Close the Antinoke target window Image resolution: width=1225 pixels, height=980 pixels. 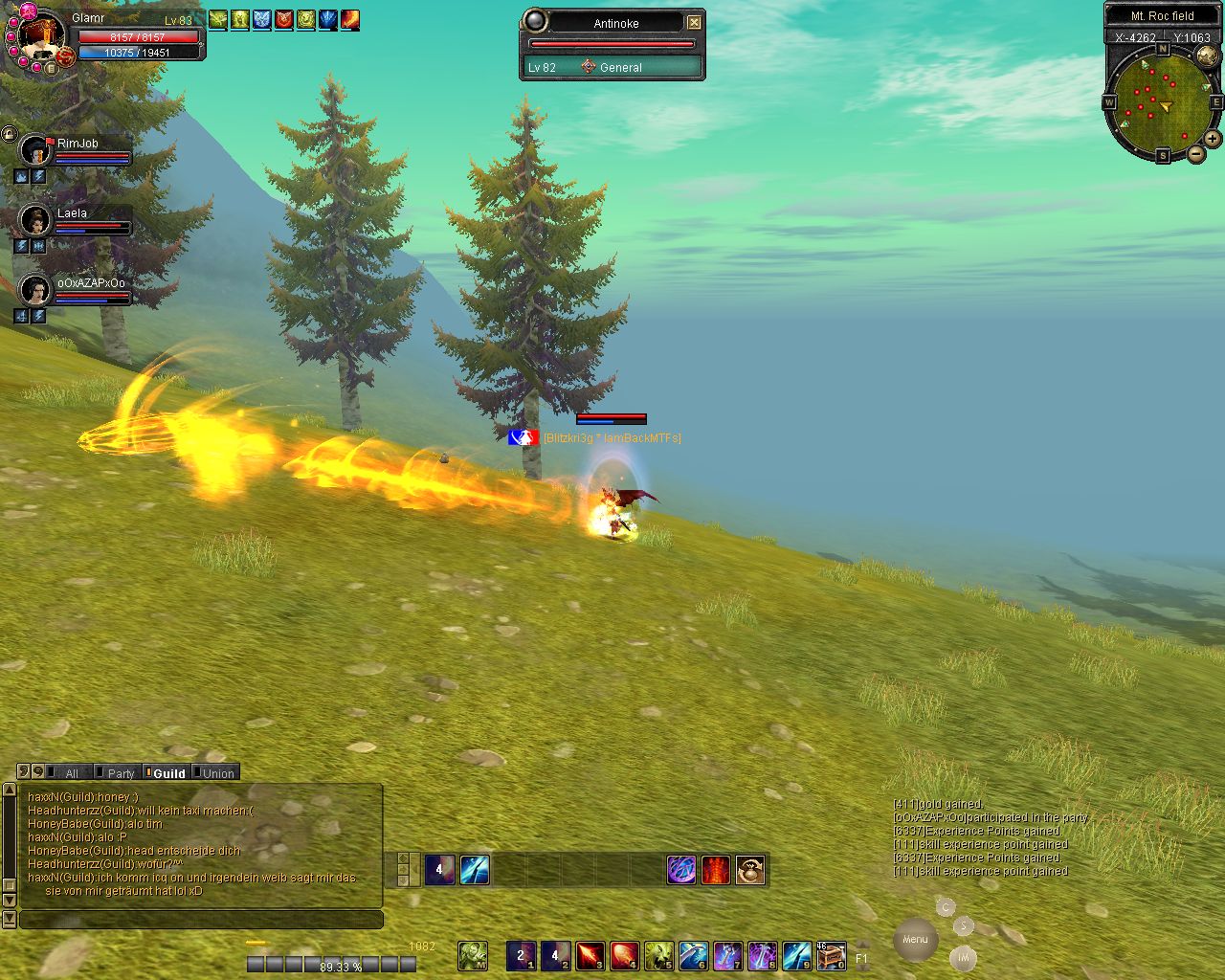point(695,22)
